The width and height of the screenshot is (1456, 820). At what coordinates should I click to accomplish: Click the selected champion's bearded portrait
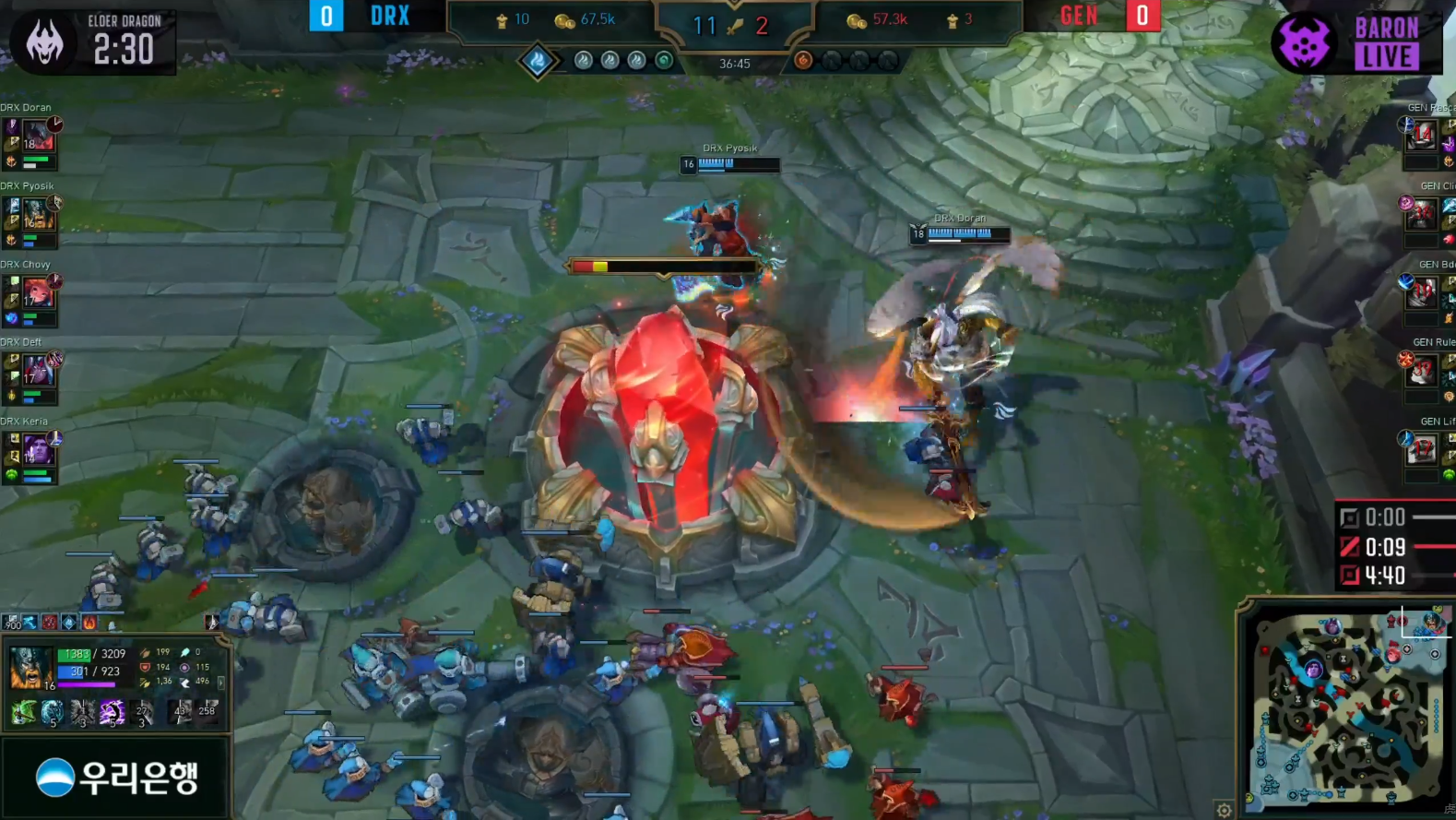[x=30, y=668]
